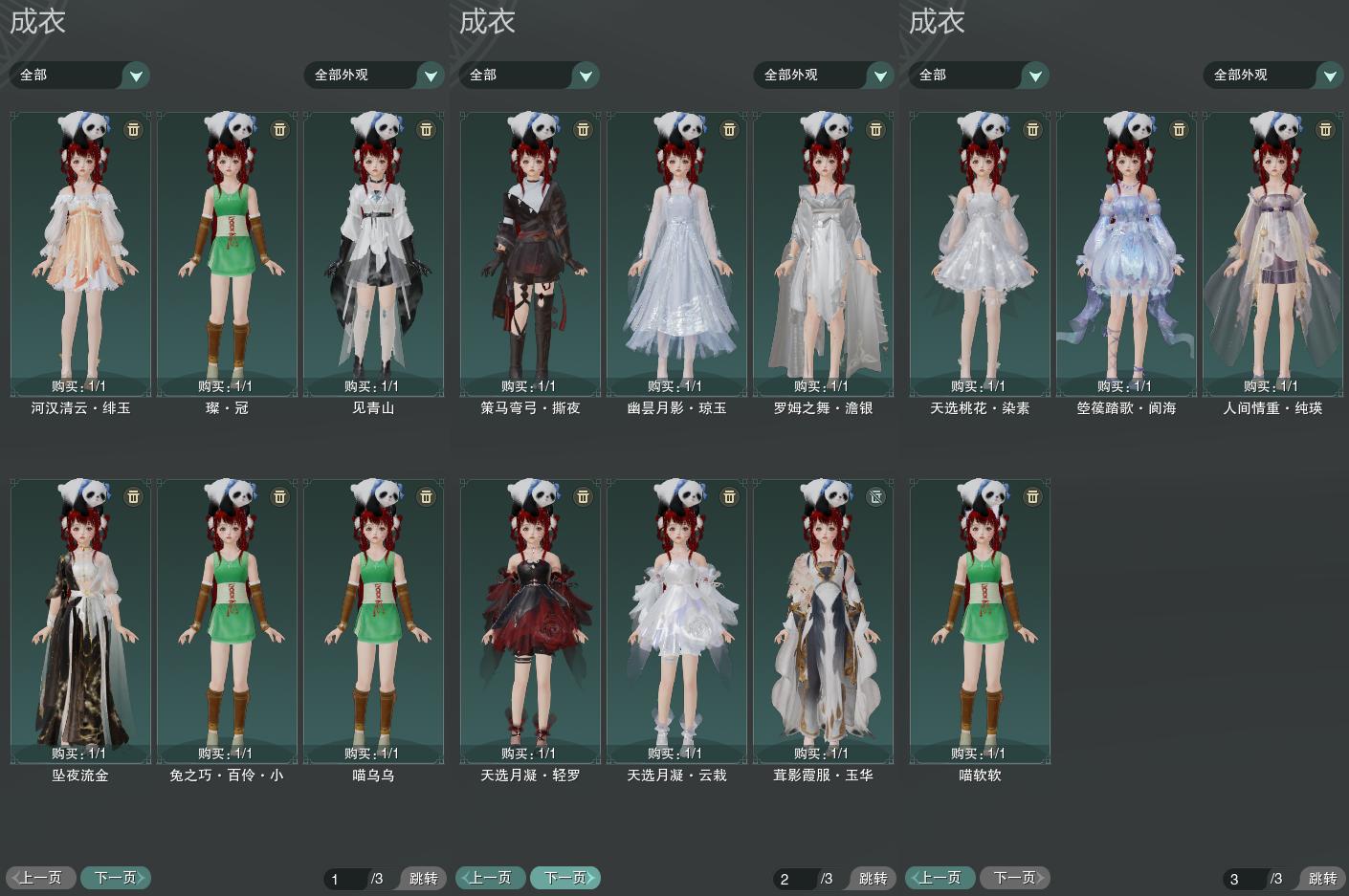The width and height of the screenshot is (1349, 896).
Task: Select the 策马弯弓·撕夜 outfit
Action: point(530,253)
